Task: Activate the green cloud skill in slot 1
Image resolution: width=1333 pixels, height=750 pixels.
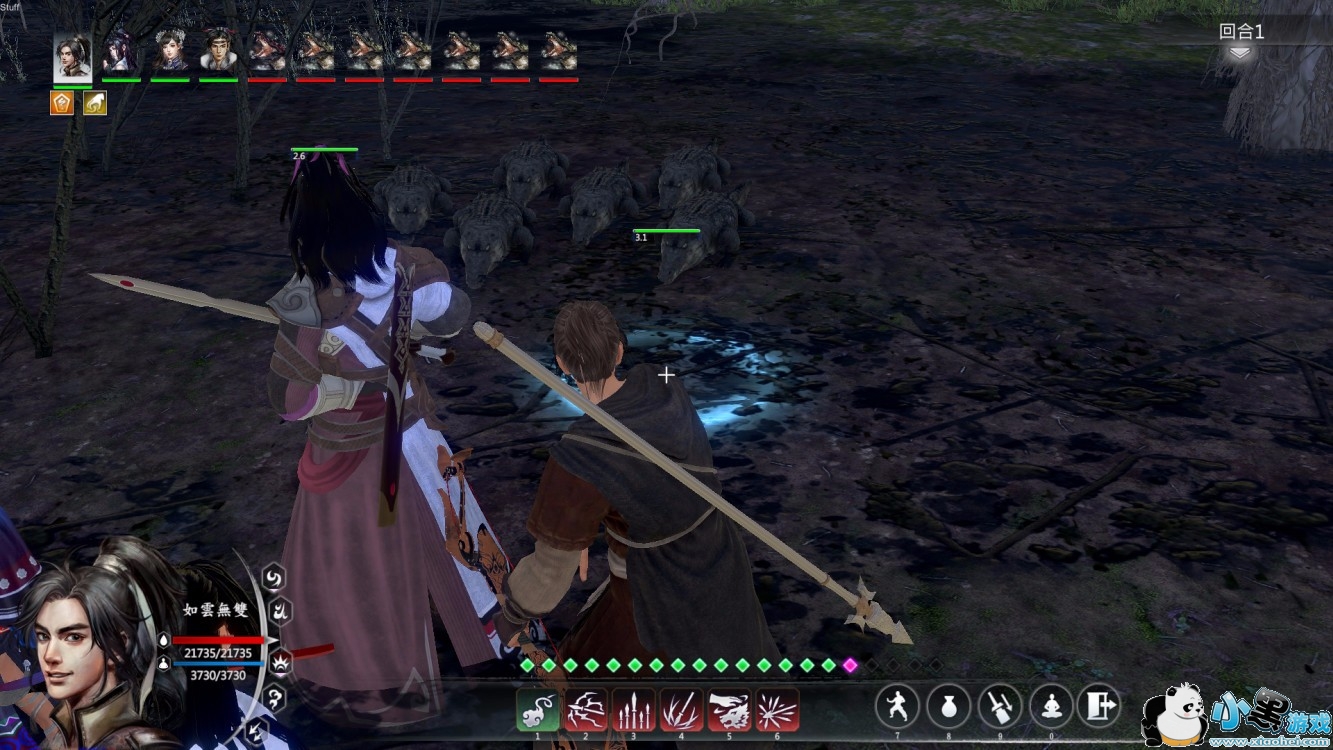Action: coord(538,709)
